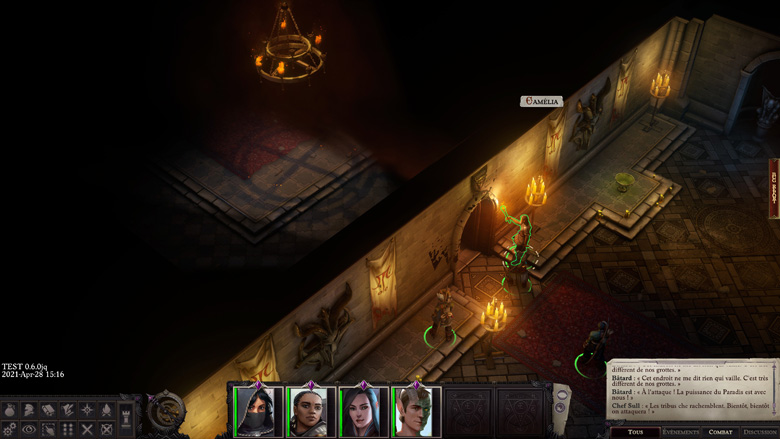Open the inventory pouch icon
The height and width of the screenshot is (439, 780).
[x=10, y=410]
